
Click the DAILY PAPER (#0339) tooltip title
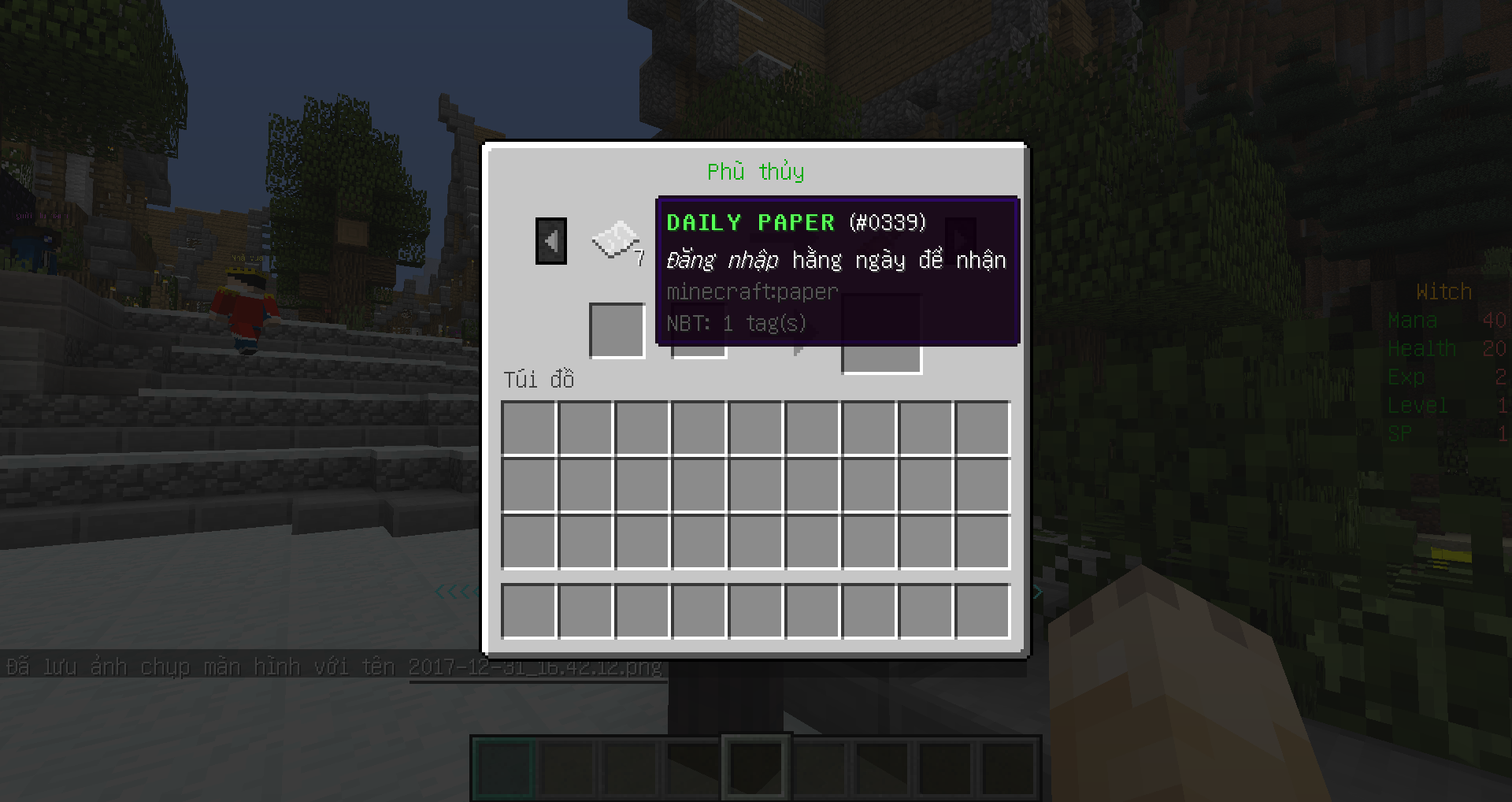(796, 222)
